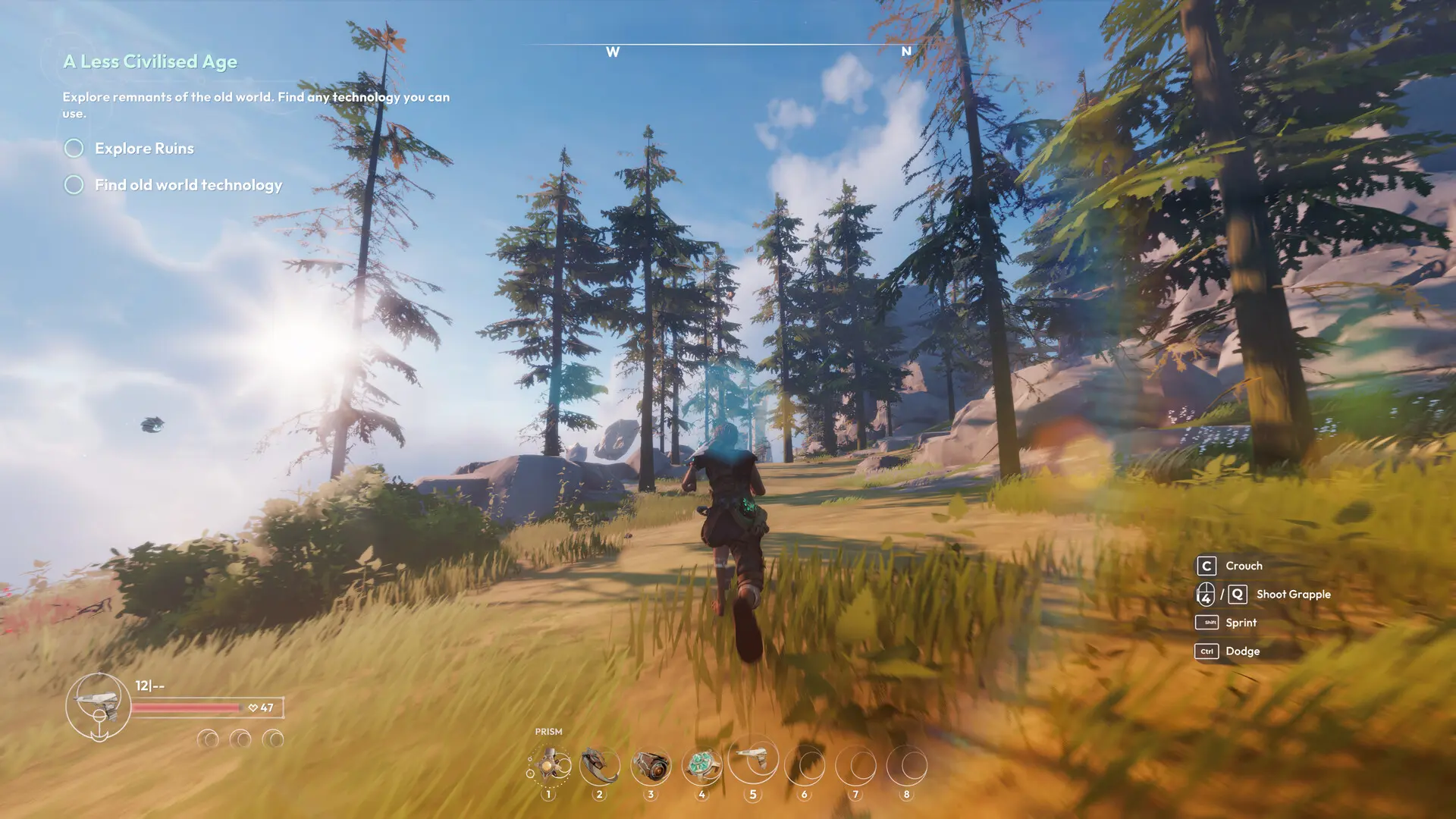Click the compass bar's W heading marker

(613, 52)
